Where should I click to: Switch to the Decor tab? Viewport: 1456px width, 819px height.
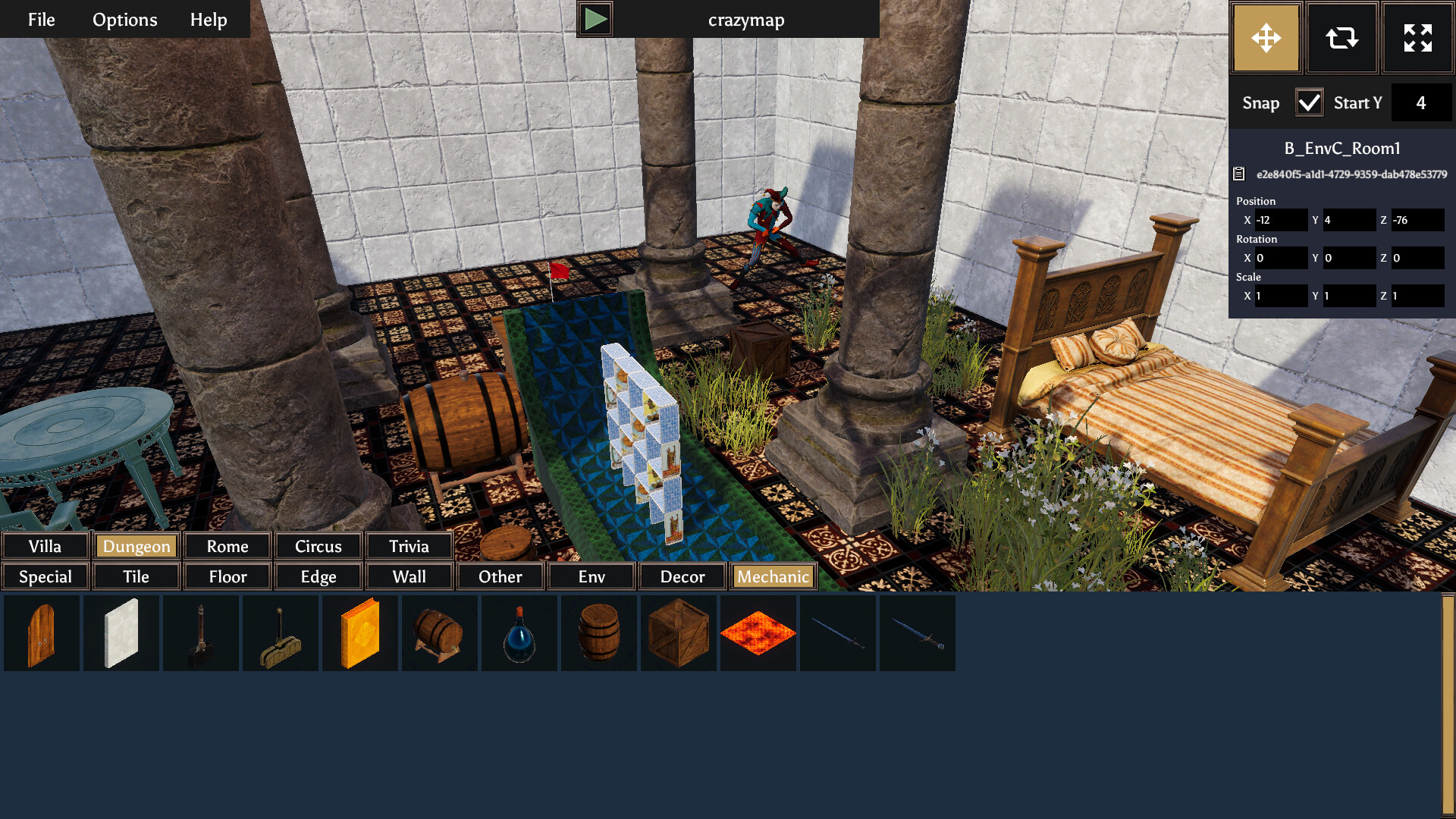pos(681,576)
